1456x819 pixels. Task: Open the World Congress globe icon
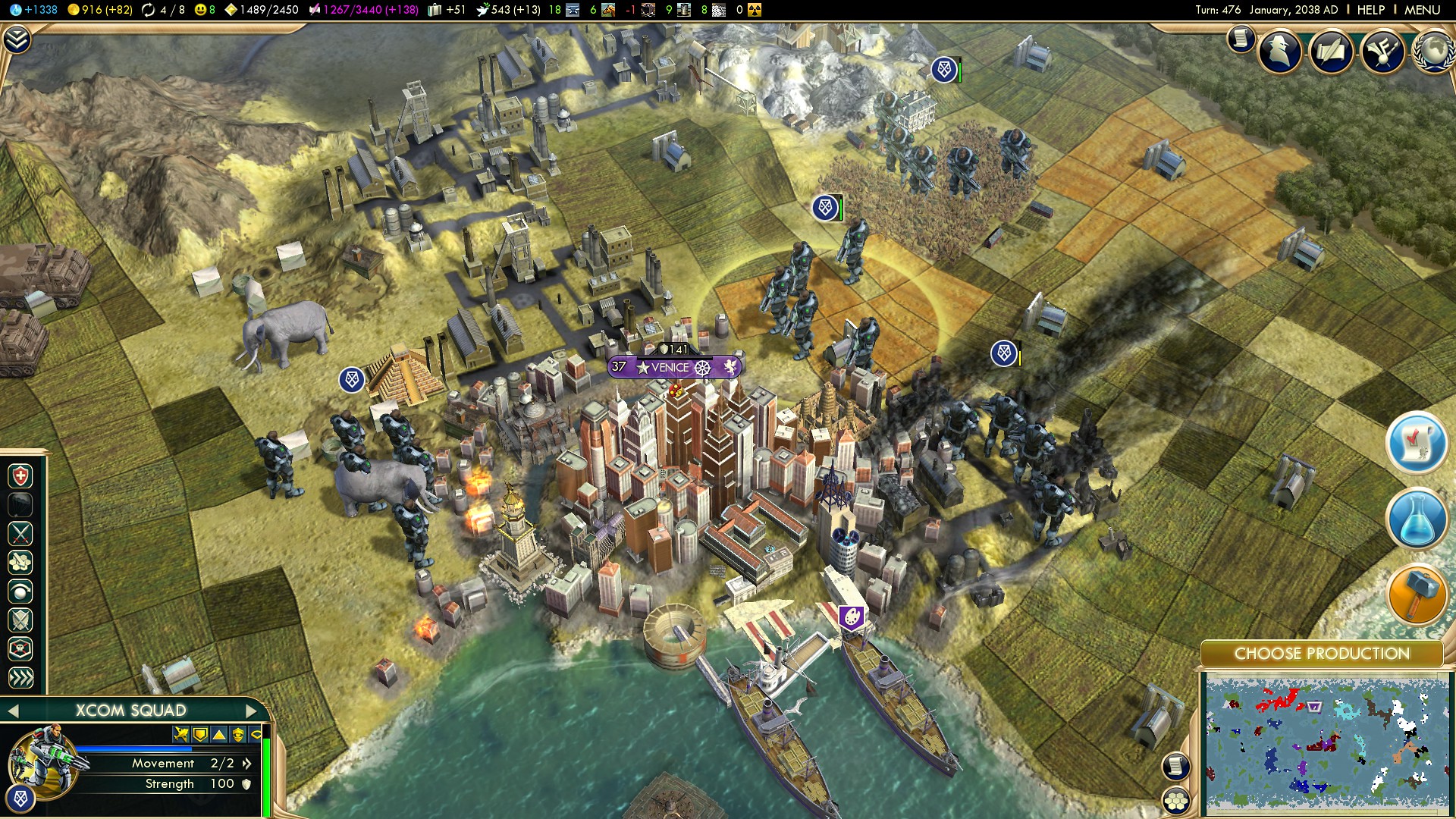pos(1433,52)
